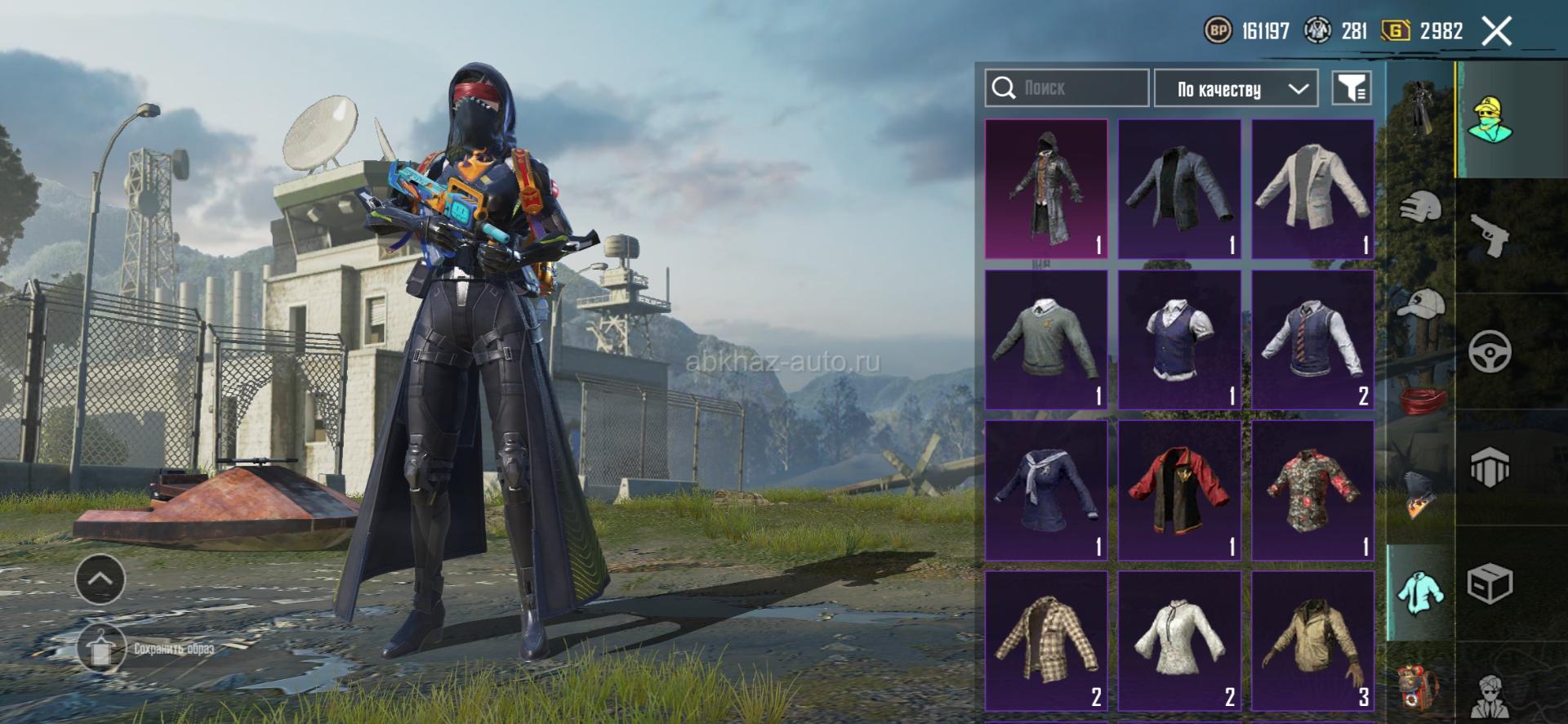Select the navy sailor uniform top

pos(1046,490)
